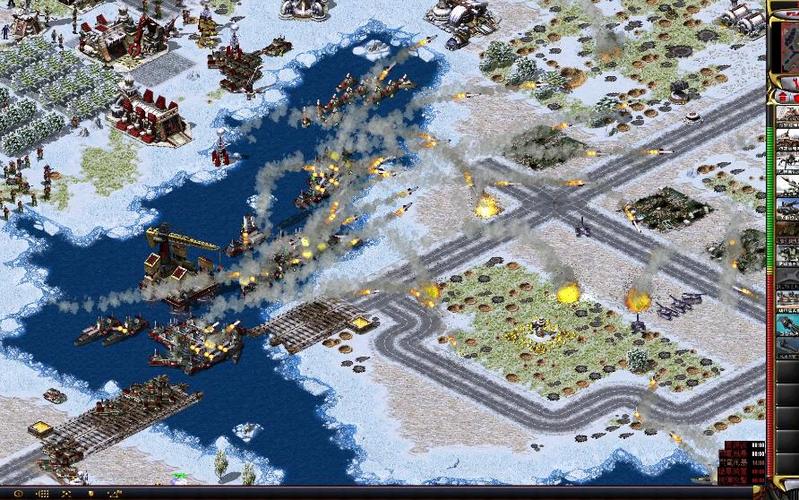The height and width of the screenshot is (500, 799).
Task: Toggle the waypoint path command button
Action: (116, 493)
